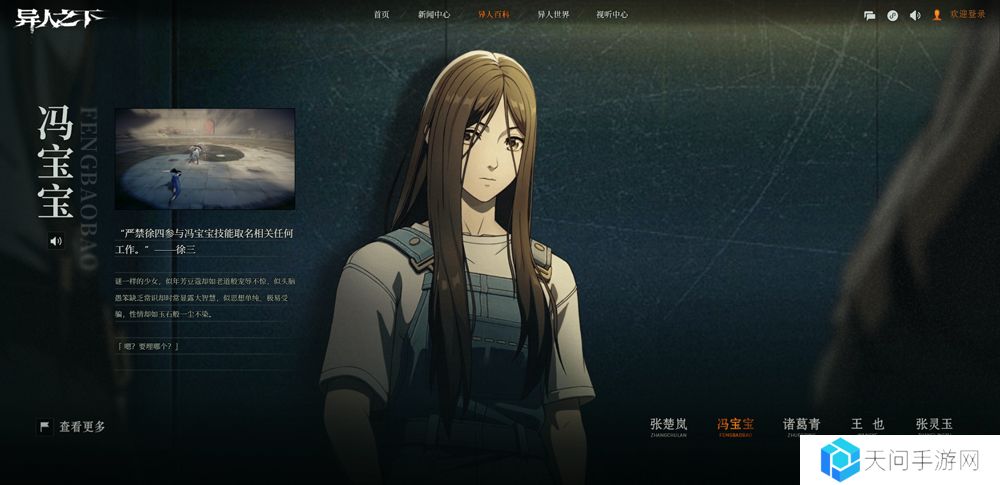Click the round white icon in header
Screen dimensions: 1000x485
(x=892, y=15)
